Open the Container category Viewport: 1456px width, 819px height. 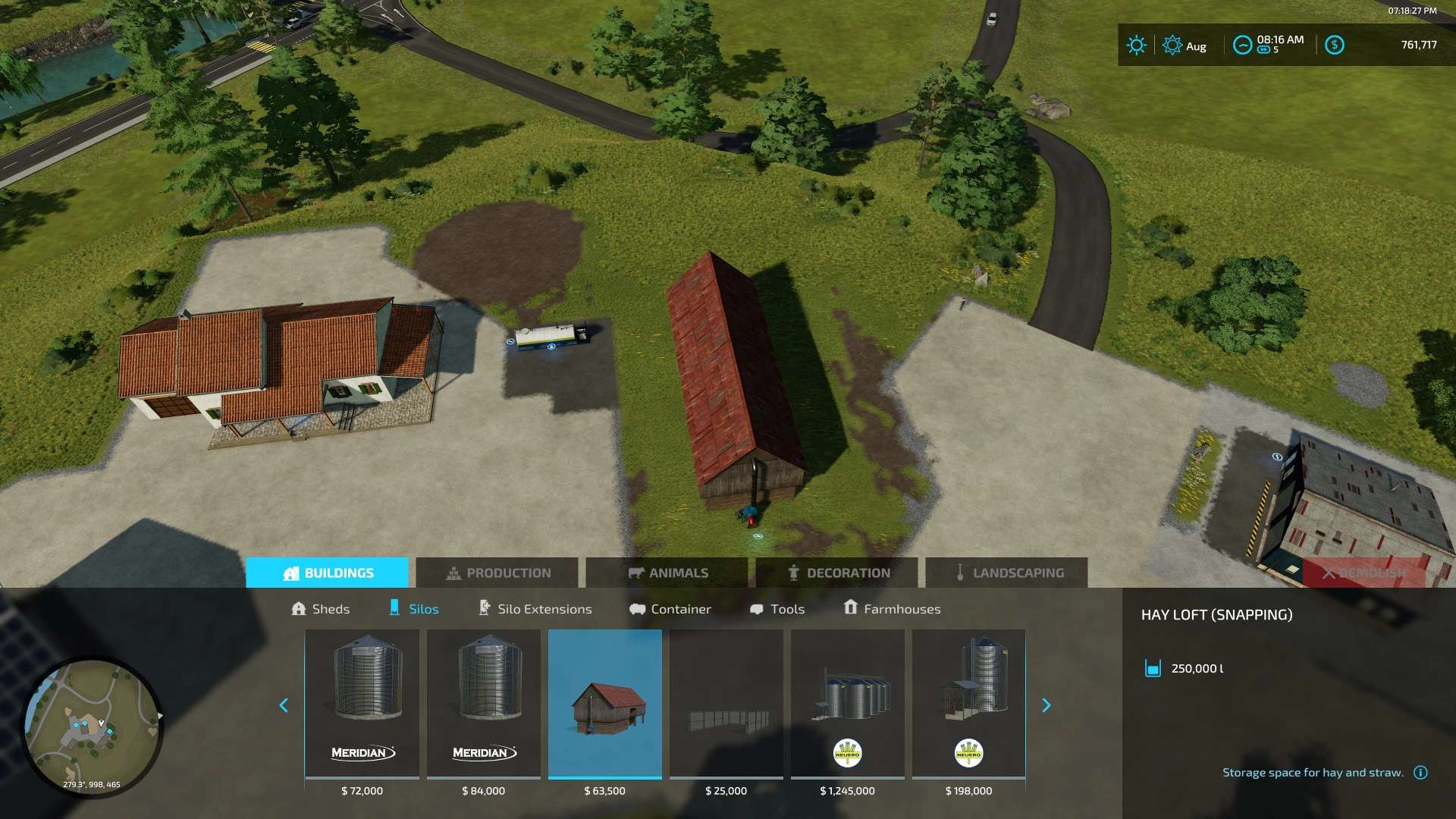pos(670,609)
